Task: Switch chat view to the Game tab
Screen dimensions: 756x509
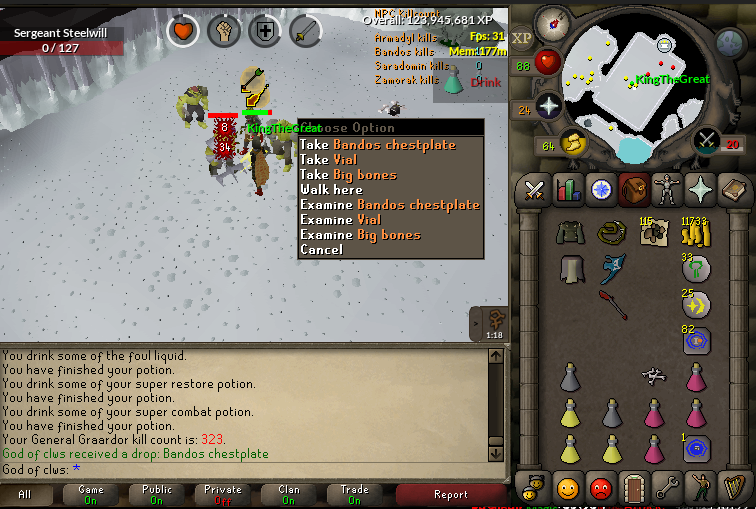Action: pos(91,494)
